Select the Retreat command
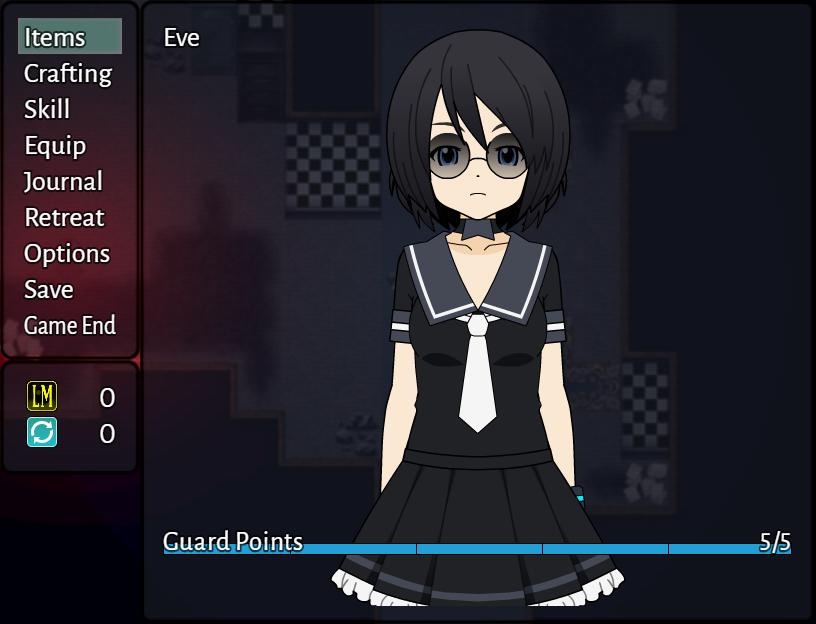The height and width of the screenshot is (624, 816). pos(64,218)
